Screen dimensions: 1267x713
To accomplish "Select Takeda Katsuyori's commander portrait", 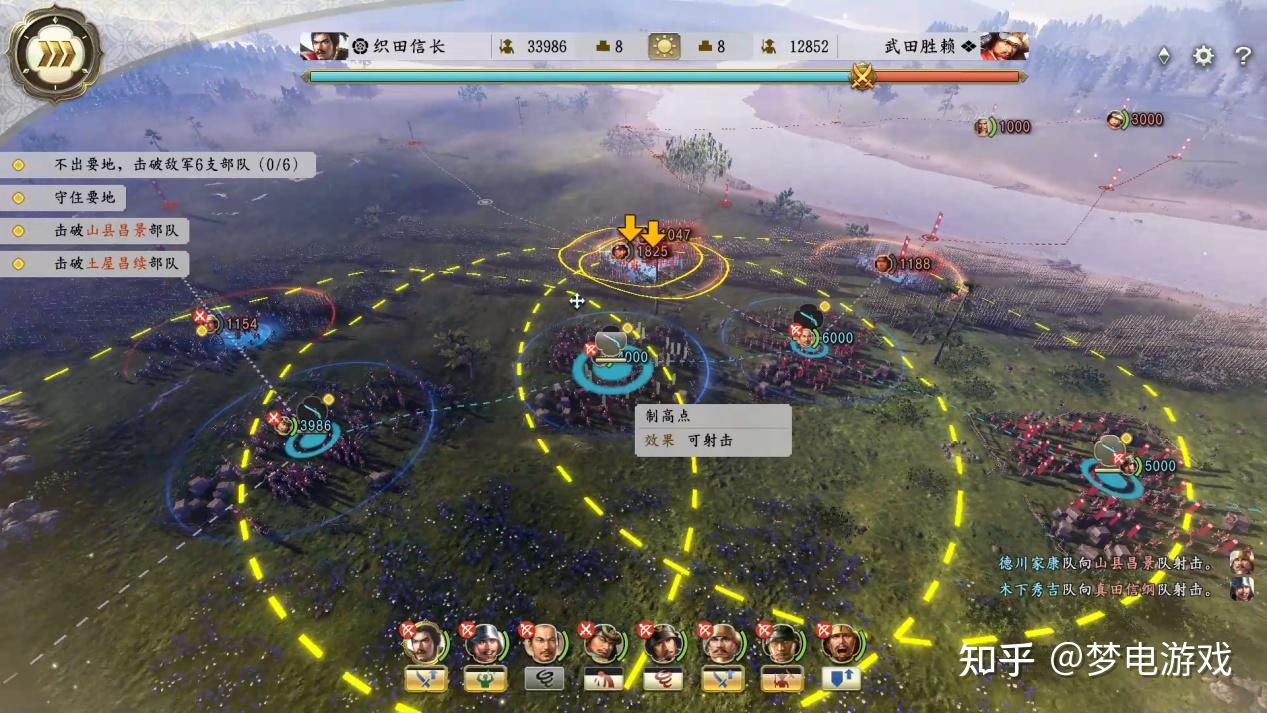I will [x=1003, y=46].
